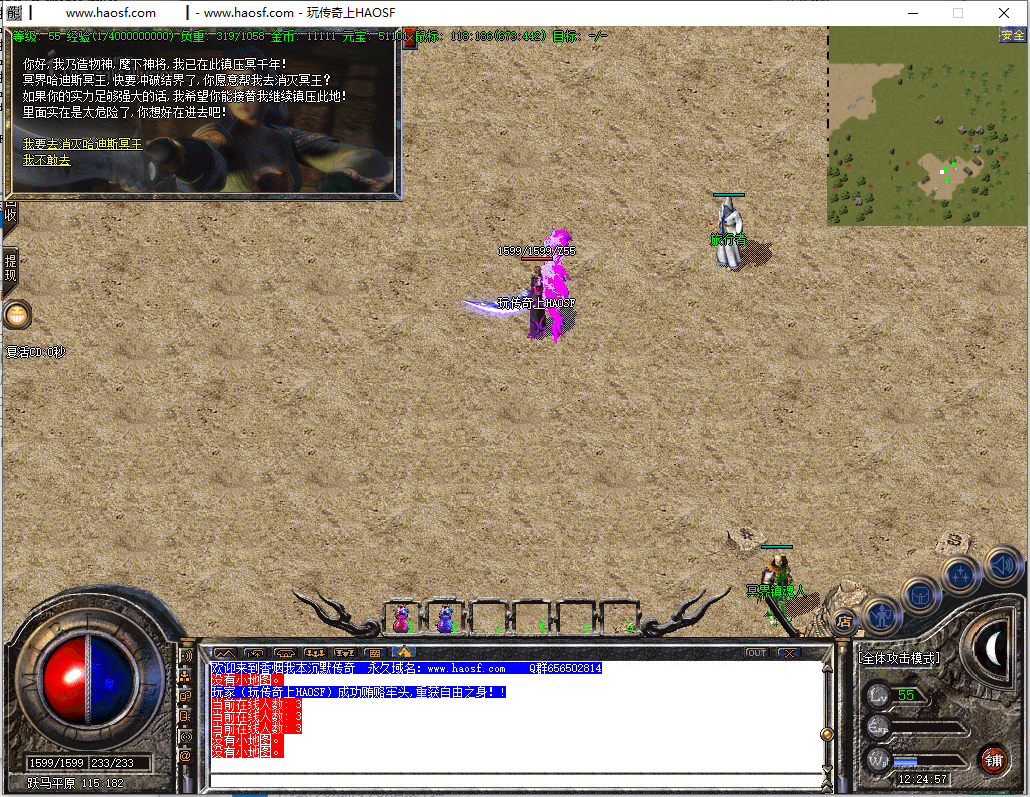Click the smiley face icon
Image resolution: width=1030 pixels, height=797 pixels.
click(17, 315)
